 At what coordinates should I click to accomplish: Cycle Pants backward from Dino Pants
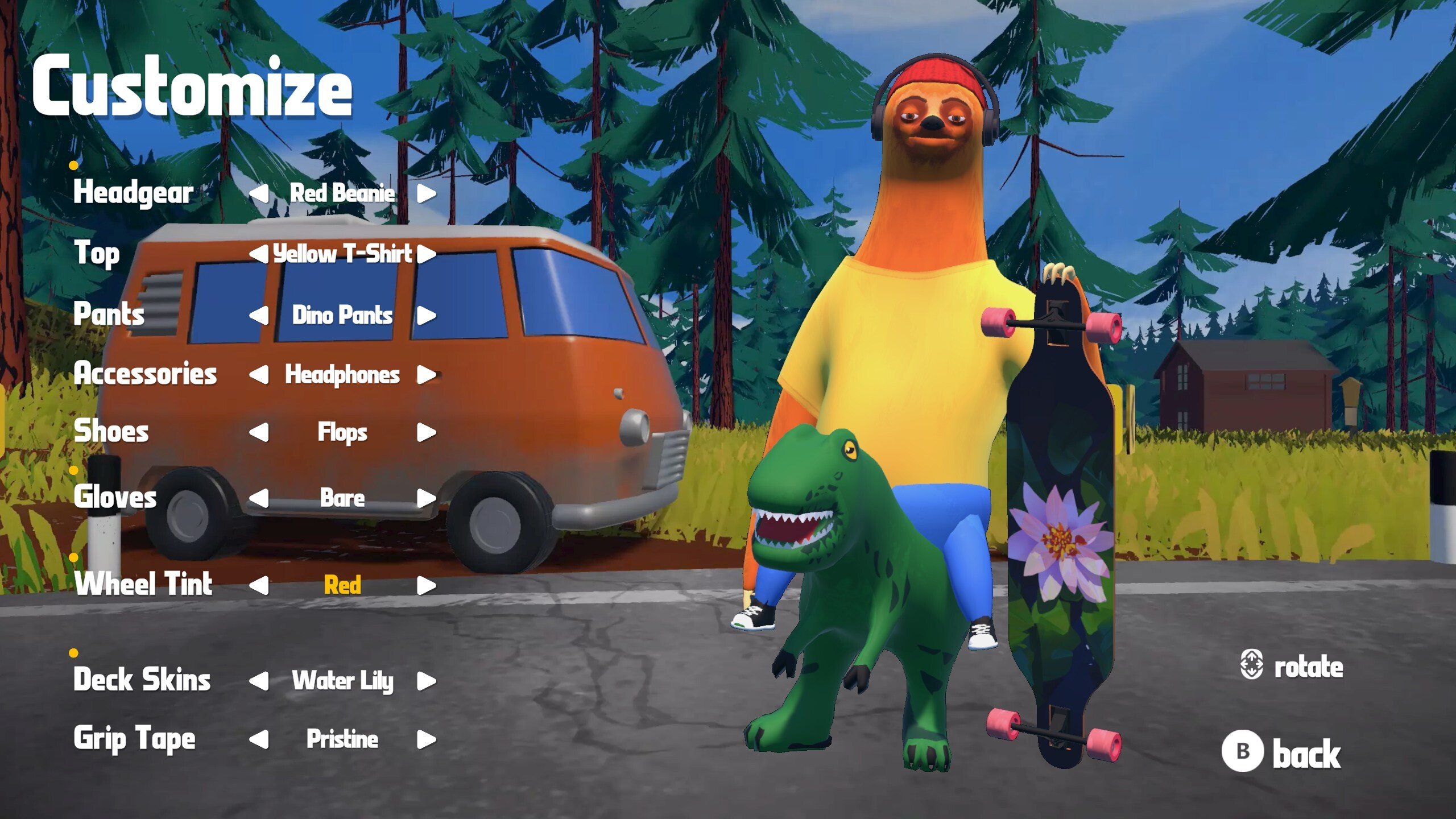point(259,315)
